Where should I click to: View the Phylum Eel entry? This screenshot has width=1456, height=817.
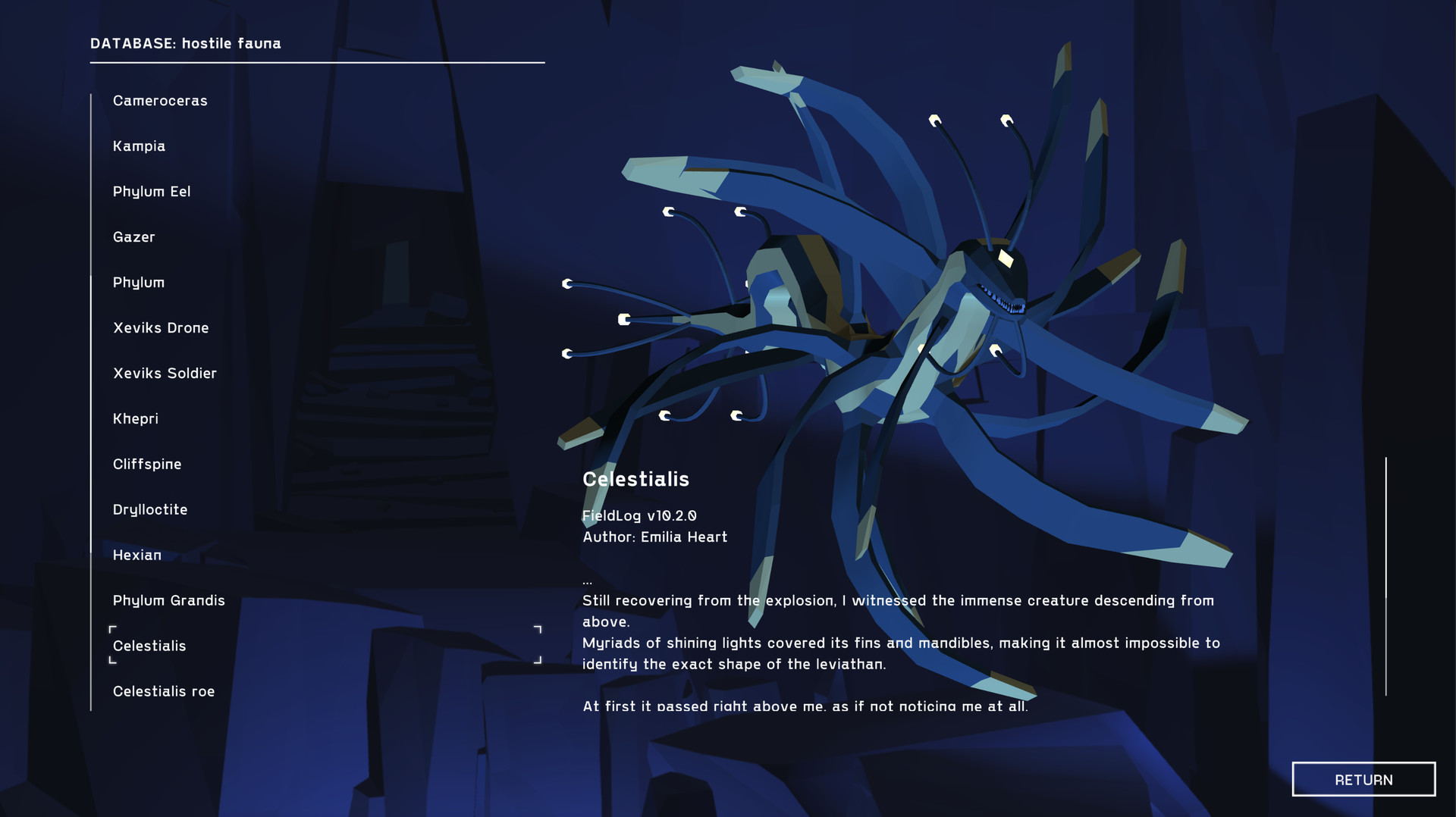click(152, 191)
